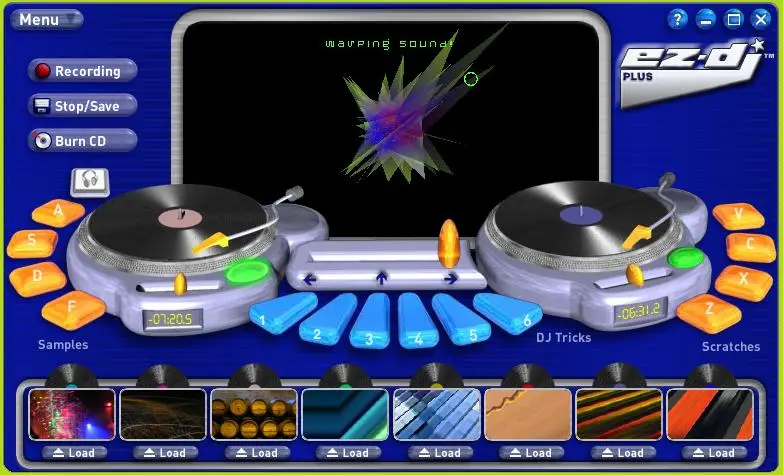This screenshot has width=783, height=475.
Task: Activate DJ trick button 3
Action: tap(371, 332)
